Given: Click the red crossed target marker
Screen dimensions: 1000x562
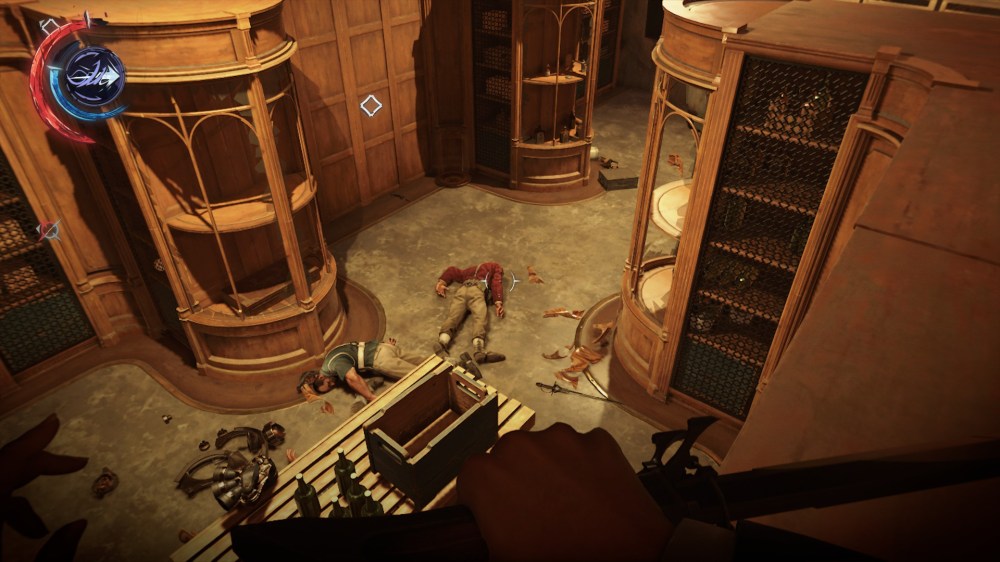Looking at the screenshot, I should click(x=48, y=231).
